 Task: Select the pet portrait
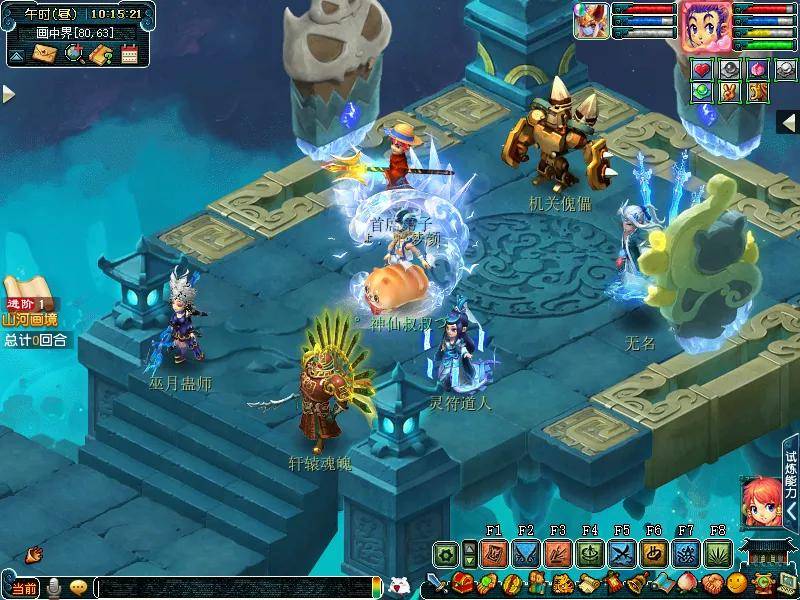[x=591, y=22]
